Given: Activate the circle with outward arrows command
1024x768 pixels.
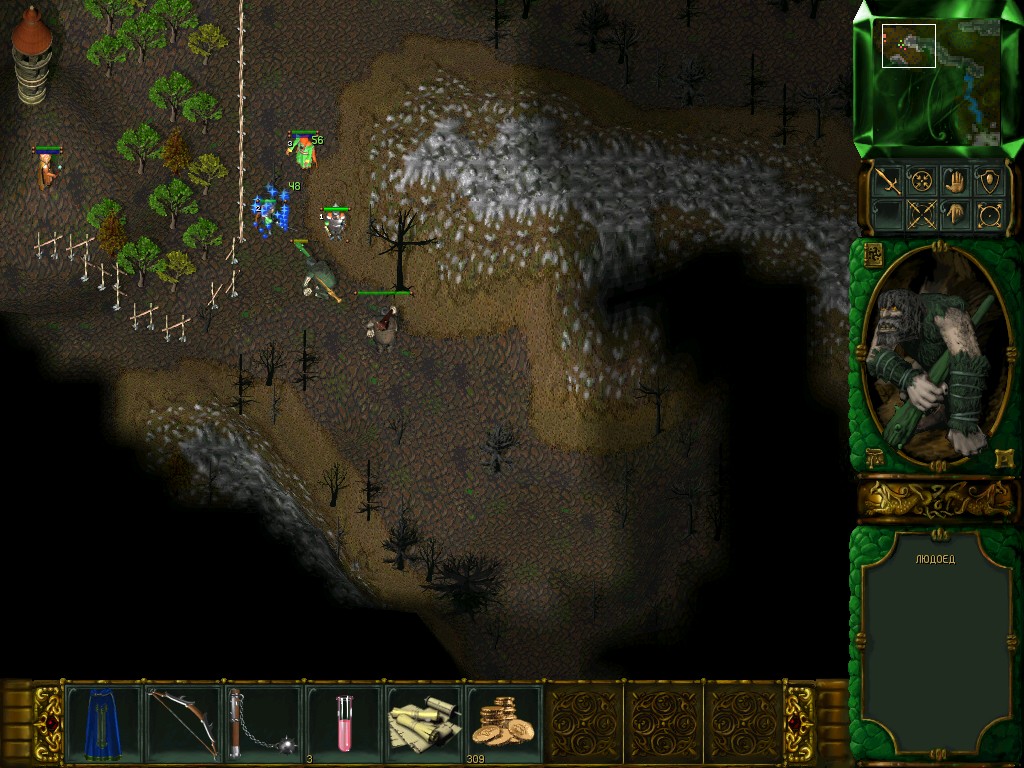Looking at the screenshot, I should pos(989,214).
